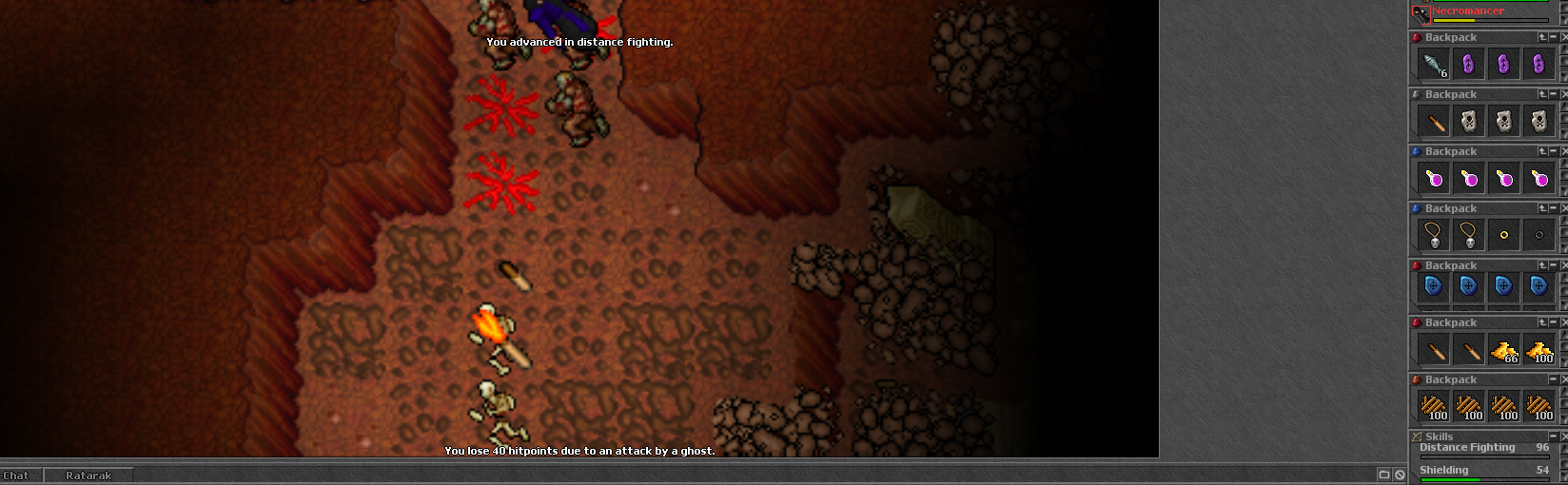Switch to the Ratarak chat tab
Viewport: 1568px width, 485px height.
tap(88, 475)
